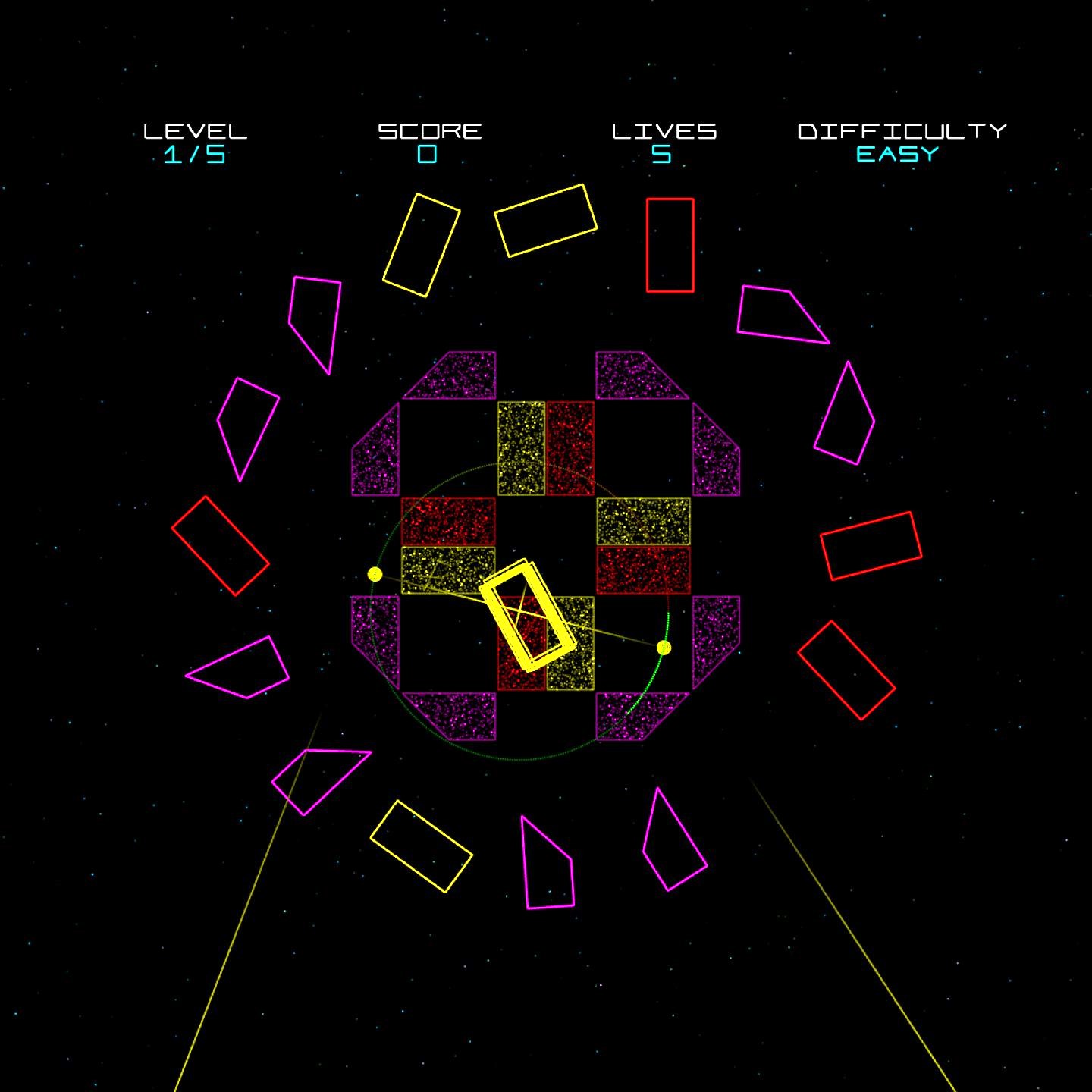The height and width of the screenshot is (1092, 1092).
Task: Select the upright red rectangle outline piece
Action: pos(670,245)
